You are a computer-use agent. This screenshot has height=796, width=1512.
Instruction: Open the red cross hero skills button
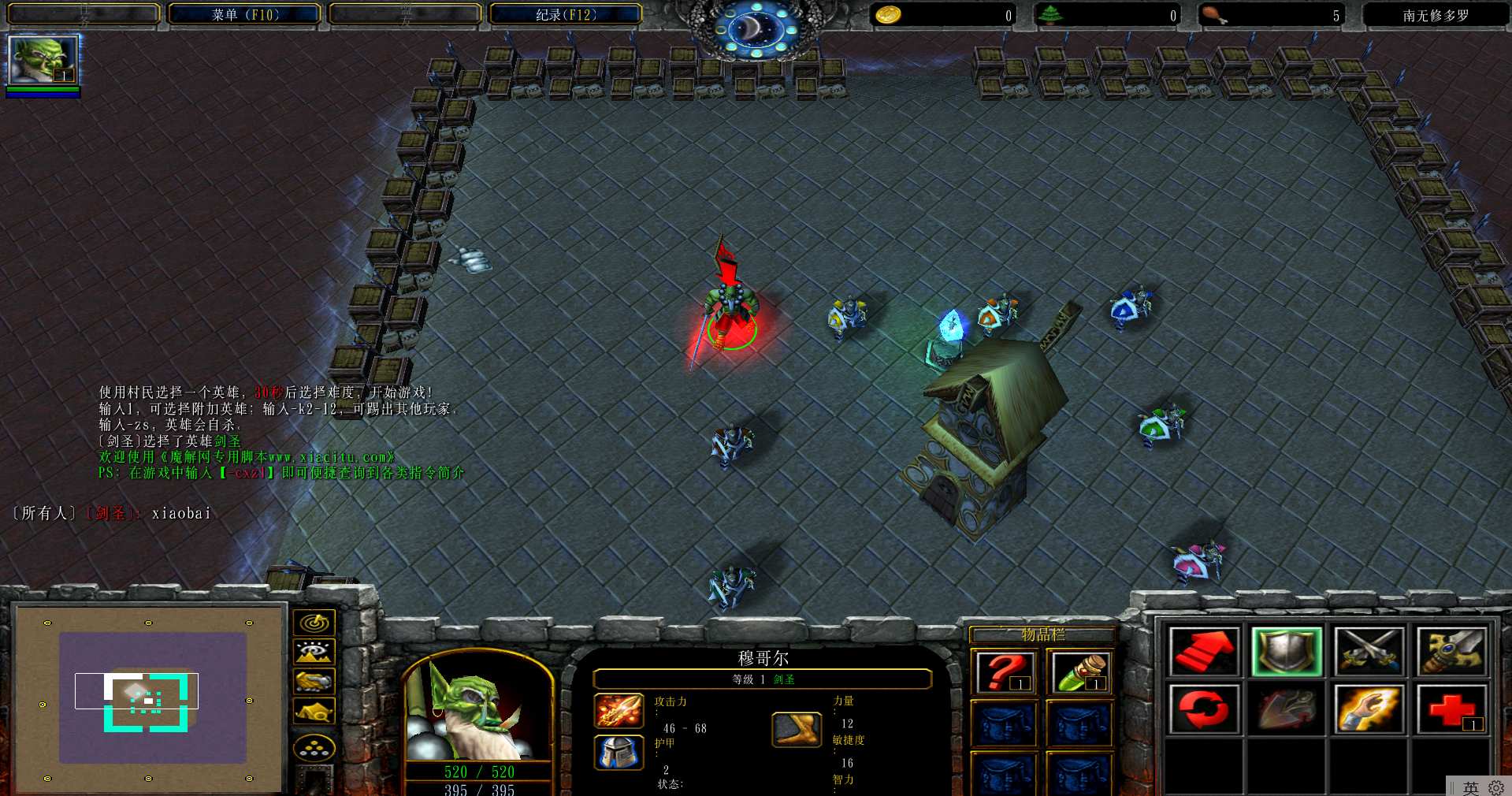1451,709
